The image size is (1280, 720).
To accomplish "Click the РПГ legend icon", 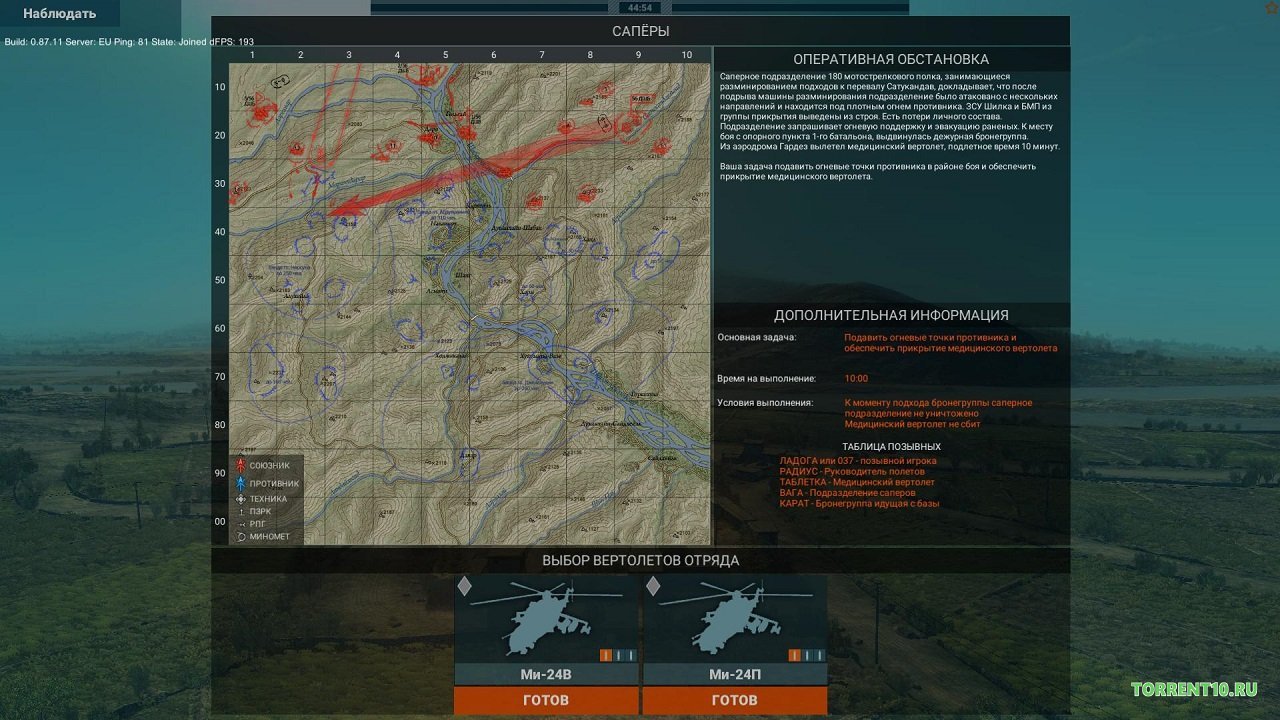I will pyautogui.click(x=241, y=524).
